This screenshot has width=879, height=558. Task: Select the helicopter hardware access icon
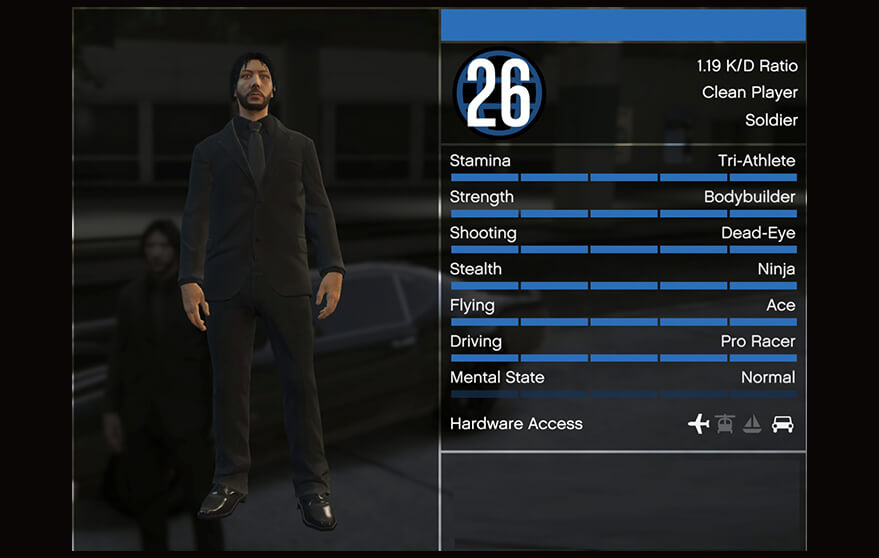click(x=725, y=424)
